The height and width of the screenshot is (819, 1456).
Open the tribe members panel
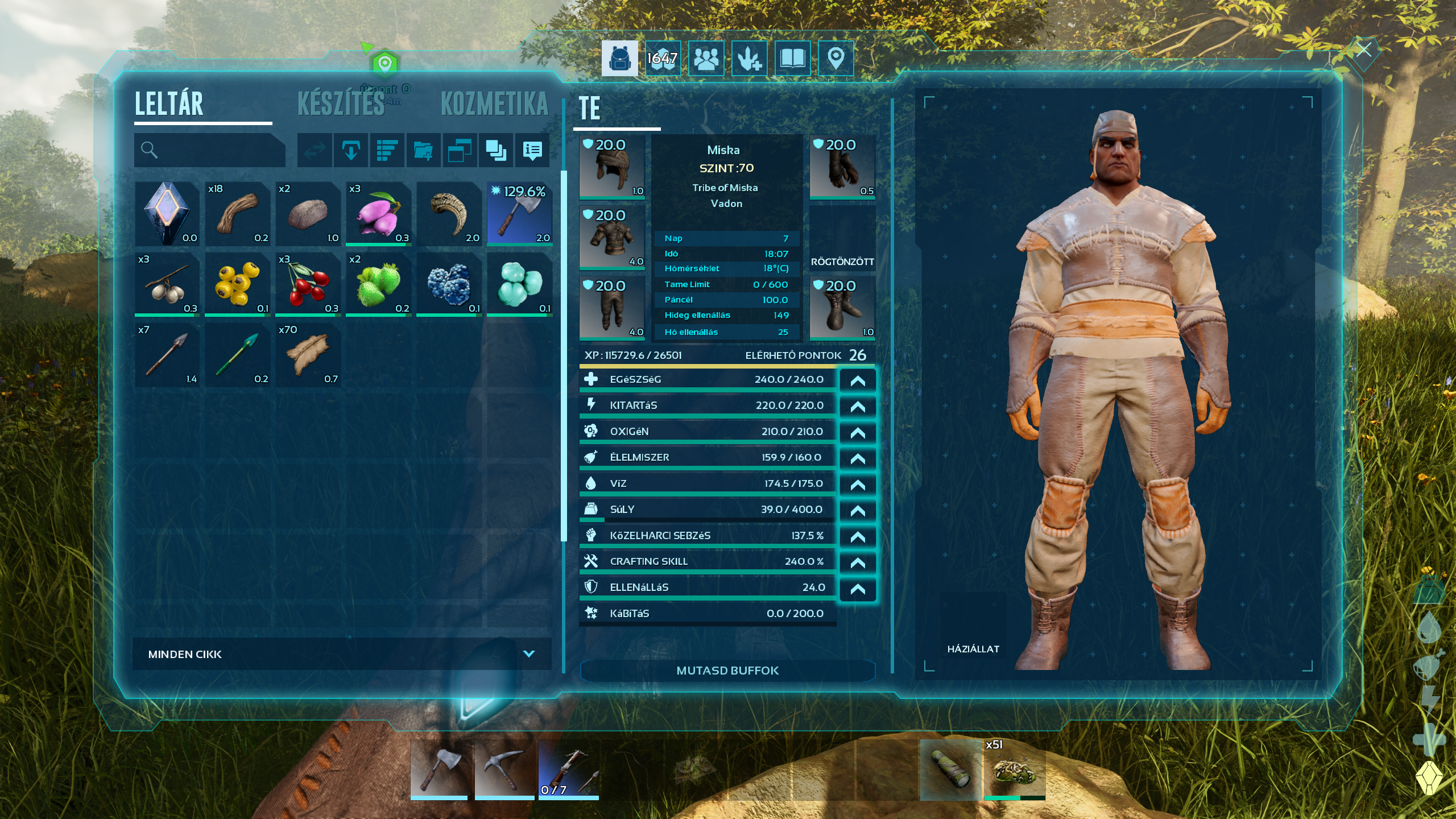click(706, 58)
